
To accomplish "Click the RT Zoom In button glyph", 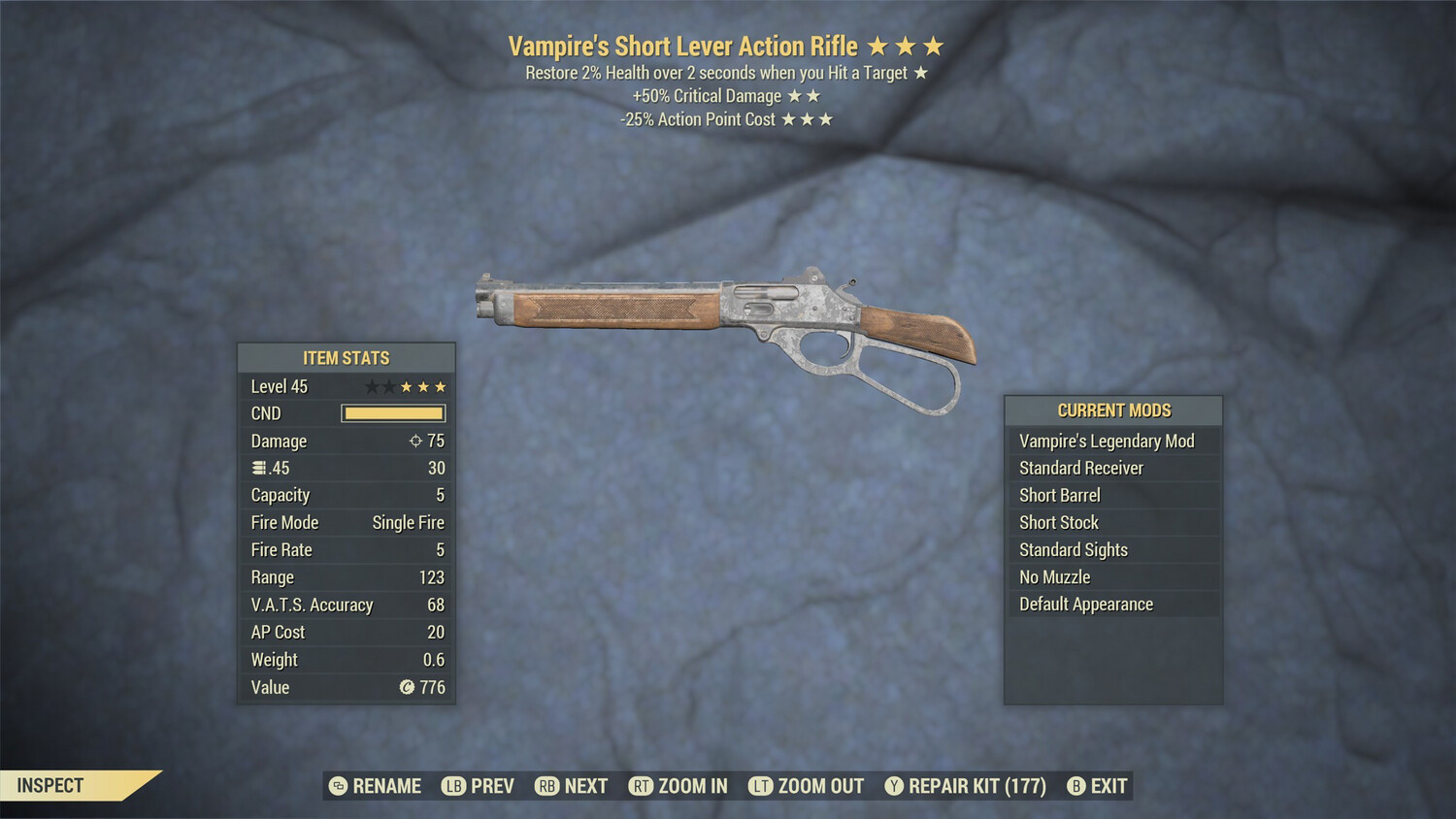I will click(642, 786).
